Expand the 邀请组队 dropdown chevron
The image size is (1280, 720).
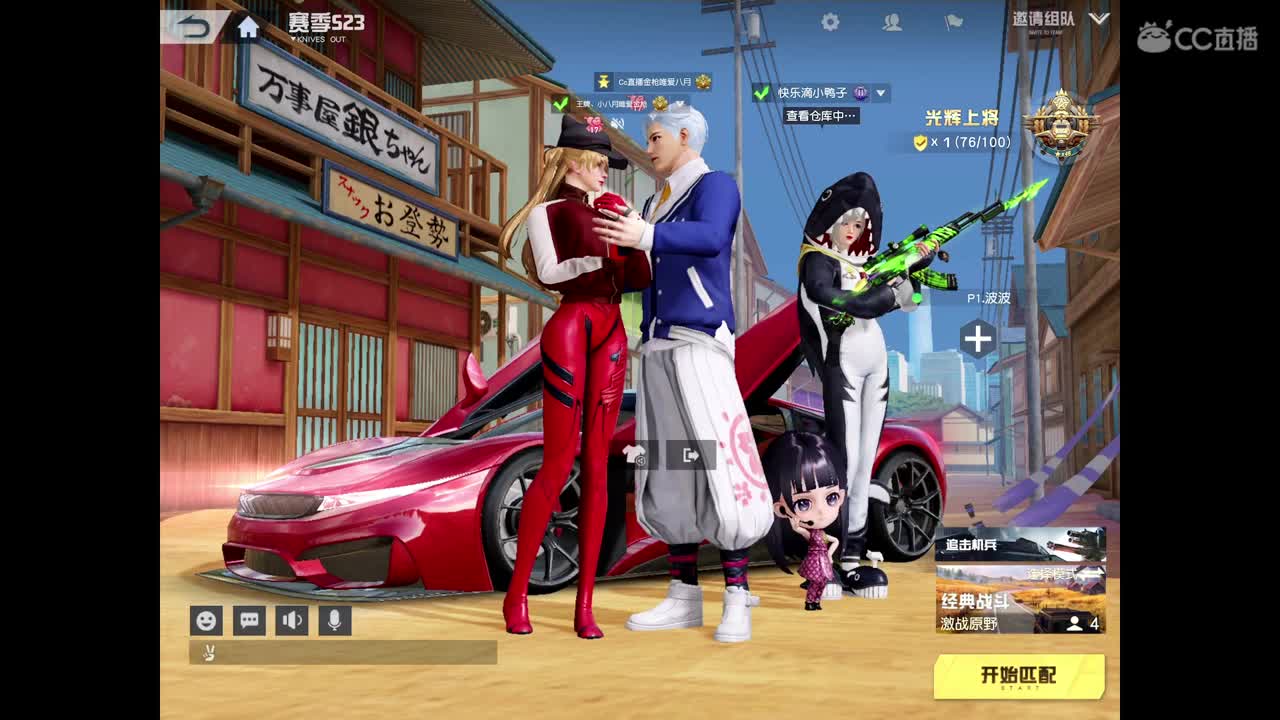[1098, 18]
